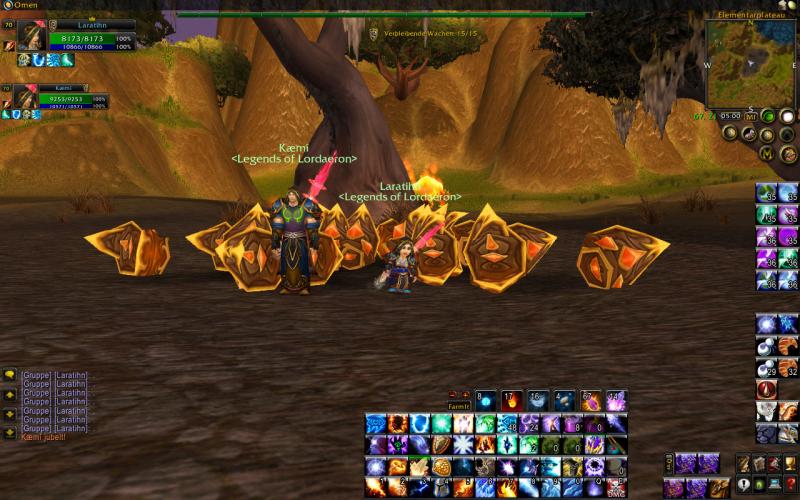Use the blue orb item showing count 8
800x500 pixels.
coord(485,399)
